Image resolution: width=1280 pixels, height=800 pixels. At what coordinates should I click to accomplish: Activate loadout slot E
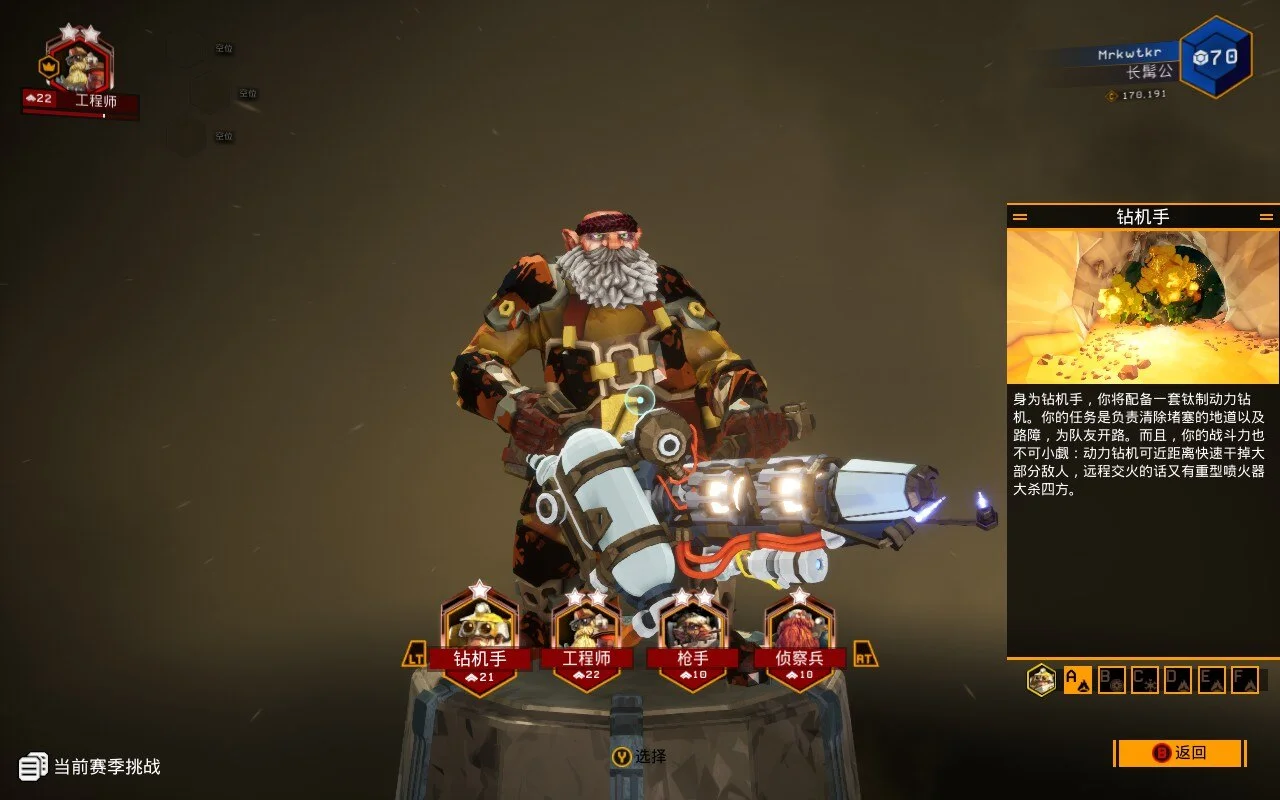tap(1211, 680)
